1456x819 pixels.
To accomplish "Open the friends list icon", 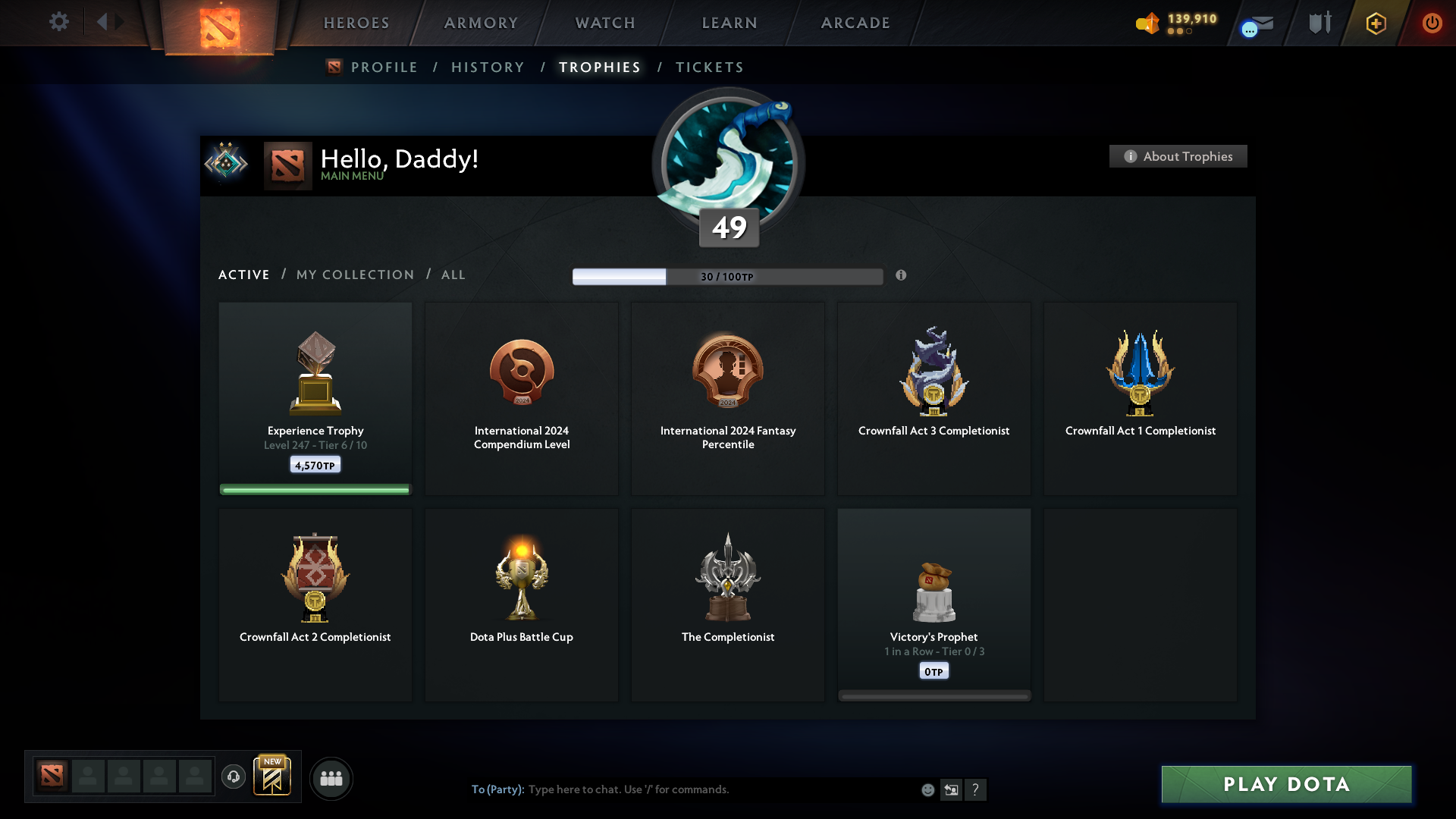I will [x=331, y=778].
